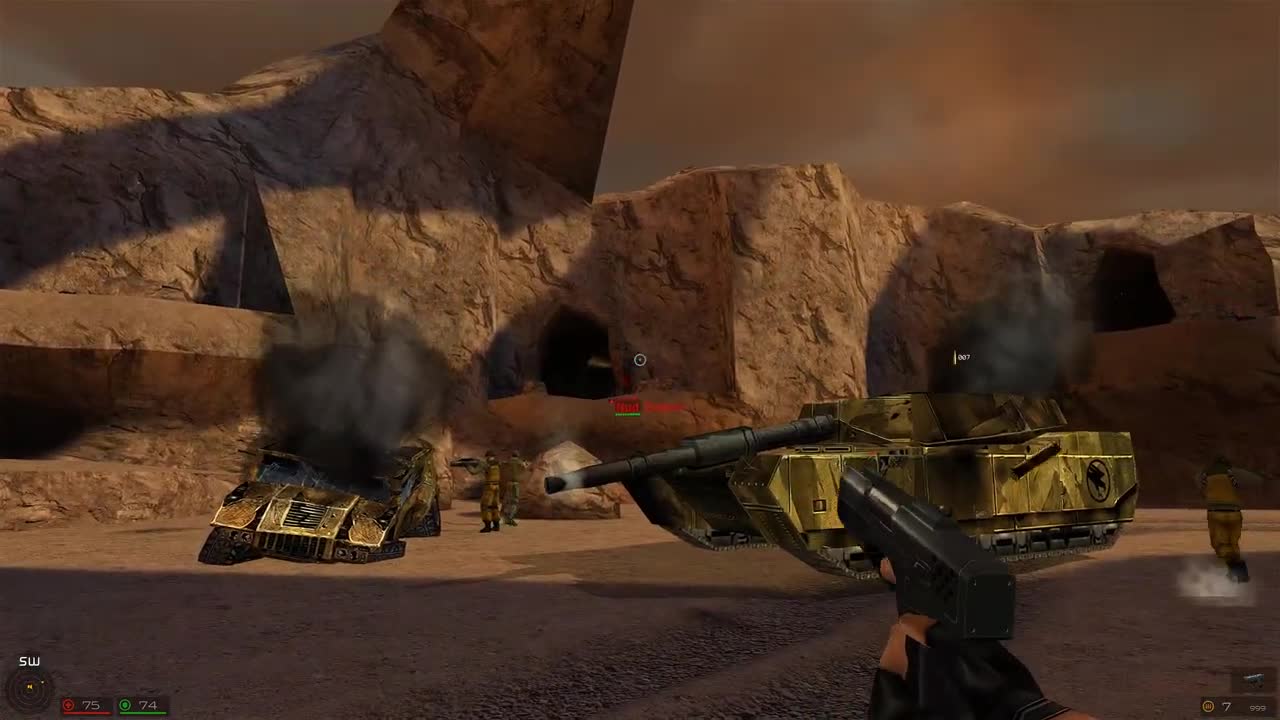Click the SW compass heading label

tap(29, 660)
